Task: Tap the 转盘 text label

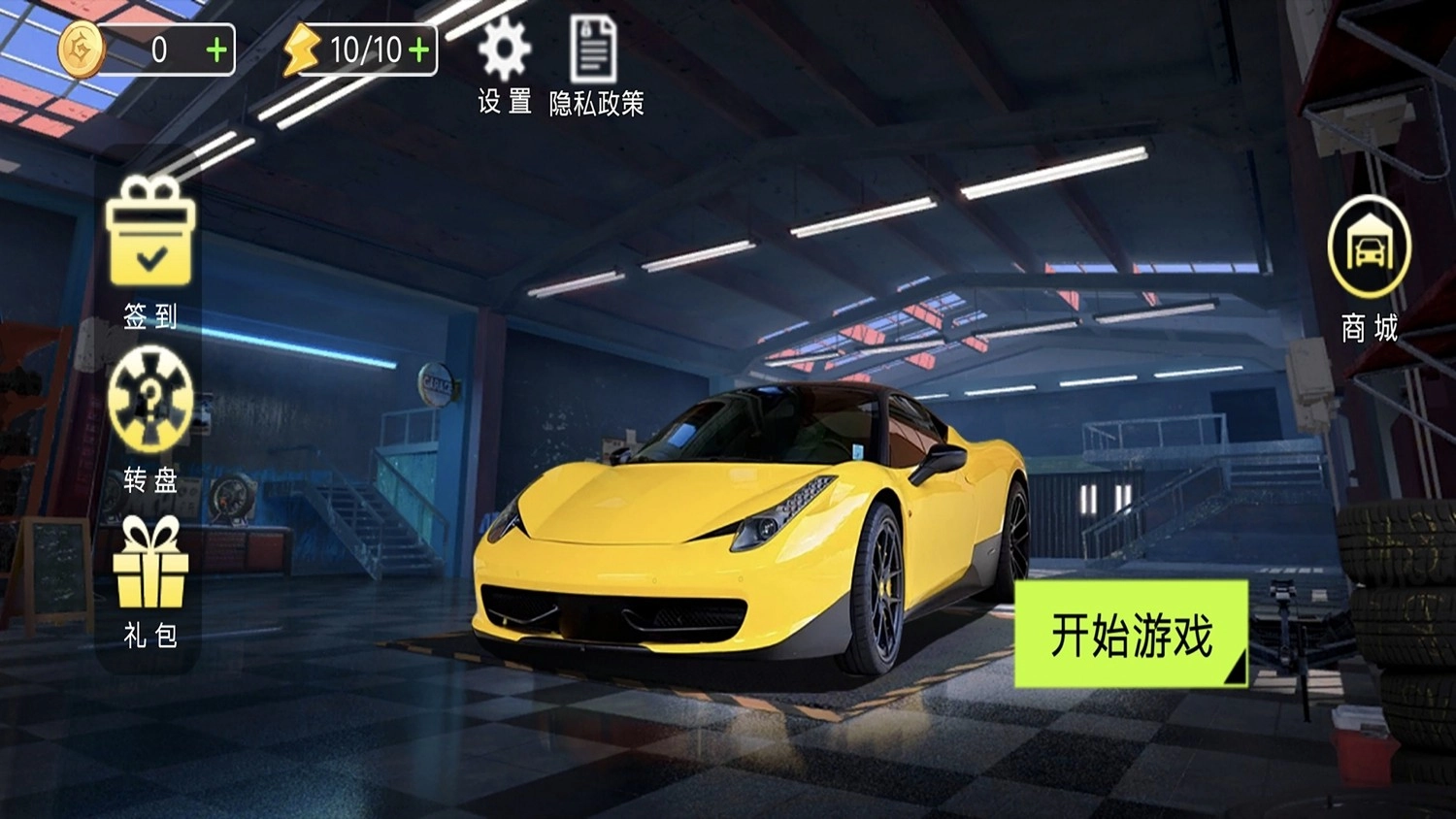Action: tap(150, 476)
